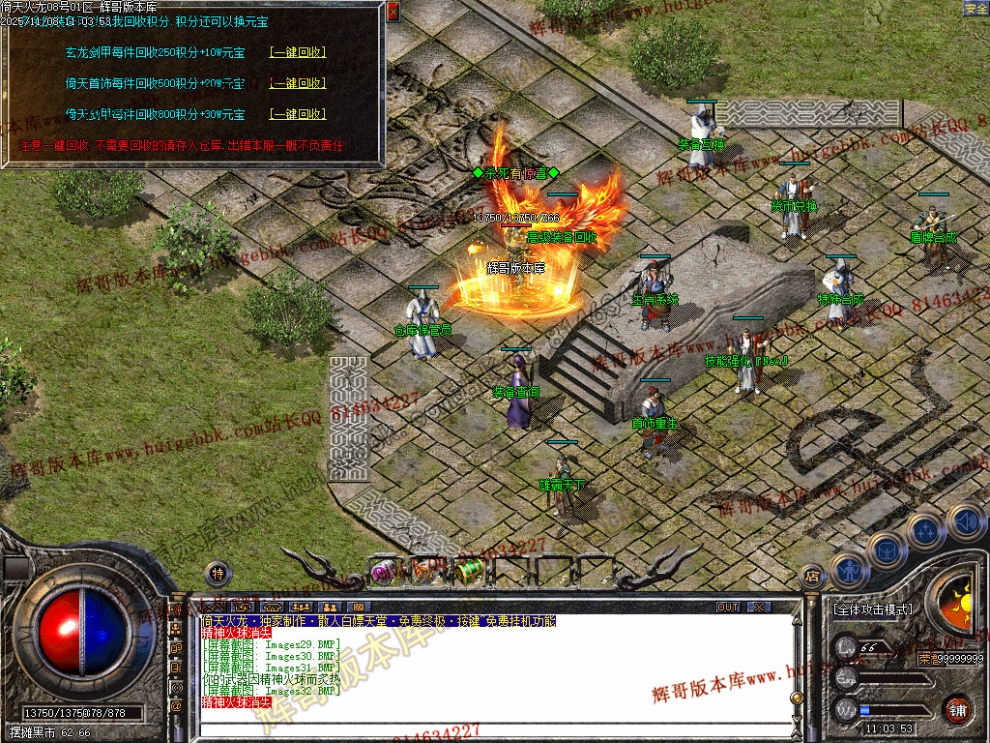The image size is (990, 743).
Task: Open the skills sparkle icon
Action: (926, 529)
